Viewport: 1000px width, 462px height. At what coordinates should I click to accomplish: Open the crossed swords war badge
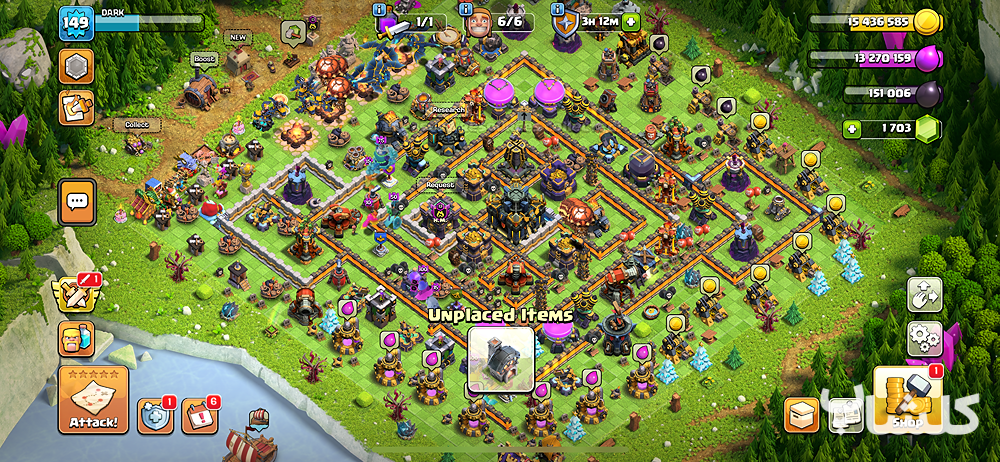[x=77, y=293]
